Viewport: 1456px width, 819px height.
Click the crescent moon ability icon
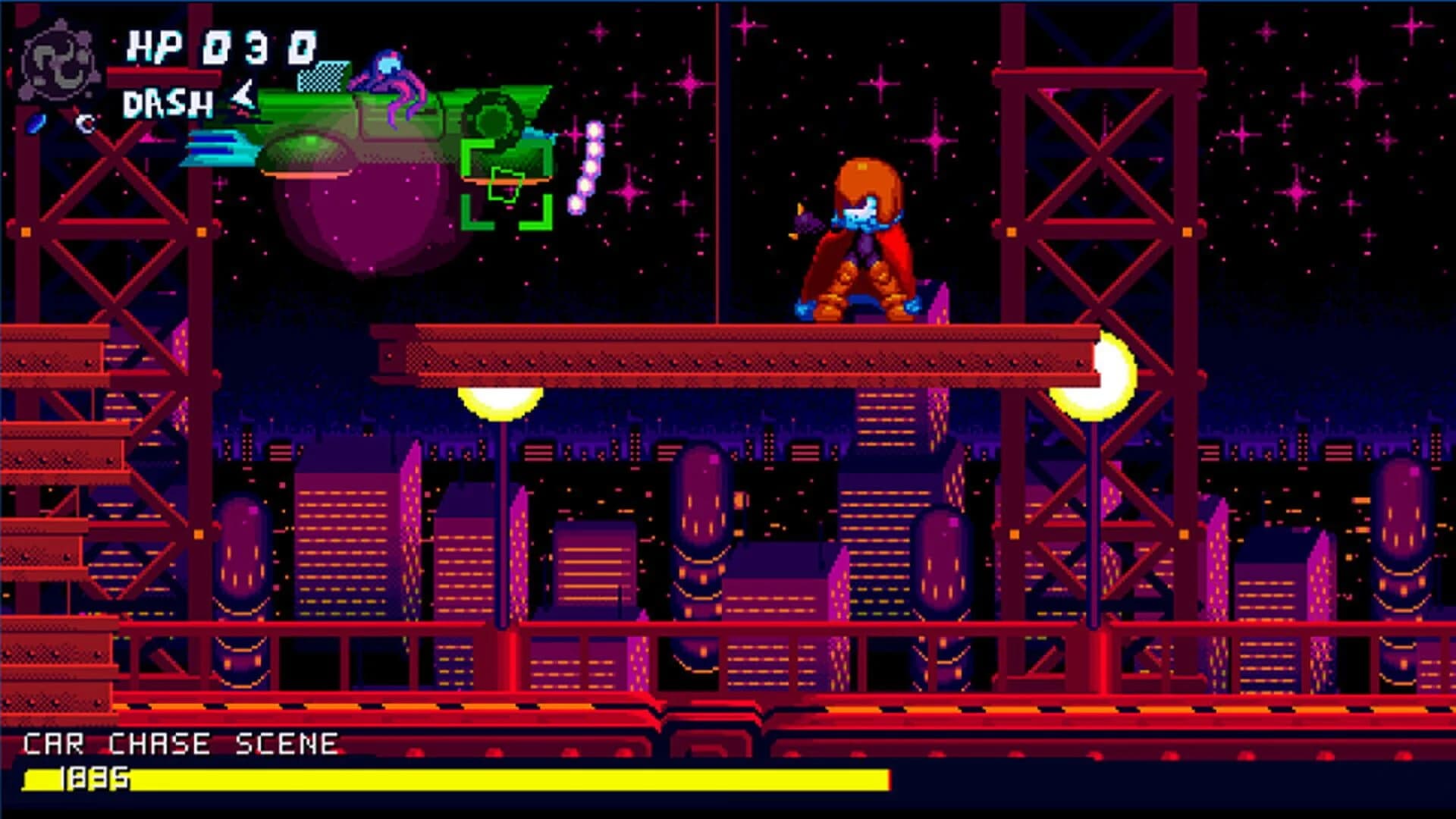[x=85, y=124]
